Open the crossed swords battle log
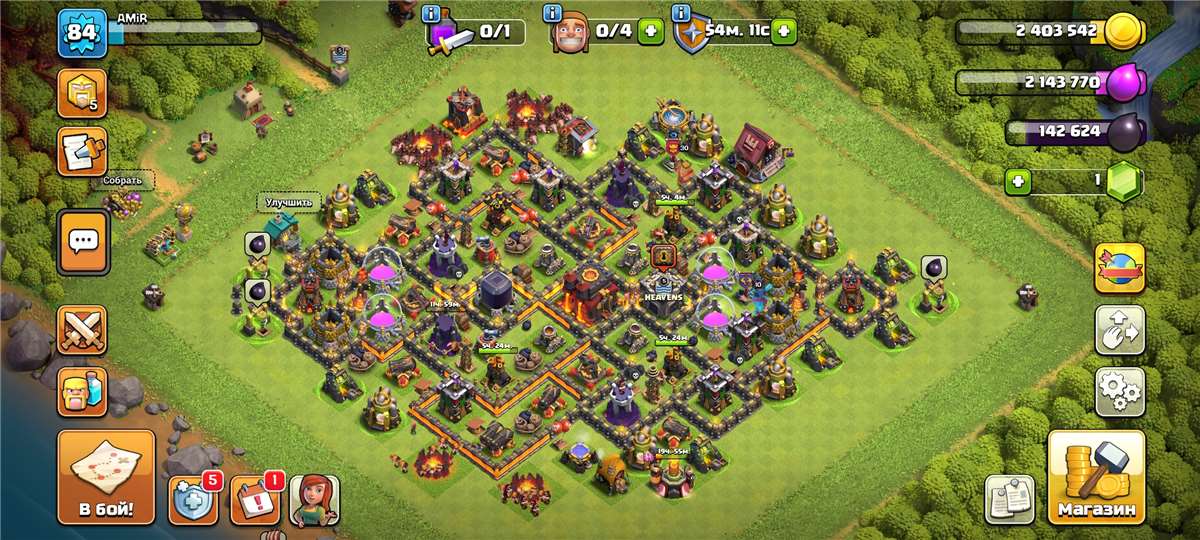The width and height of the screenshot is (1200, 540). [x=83, y=330]
